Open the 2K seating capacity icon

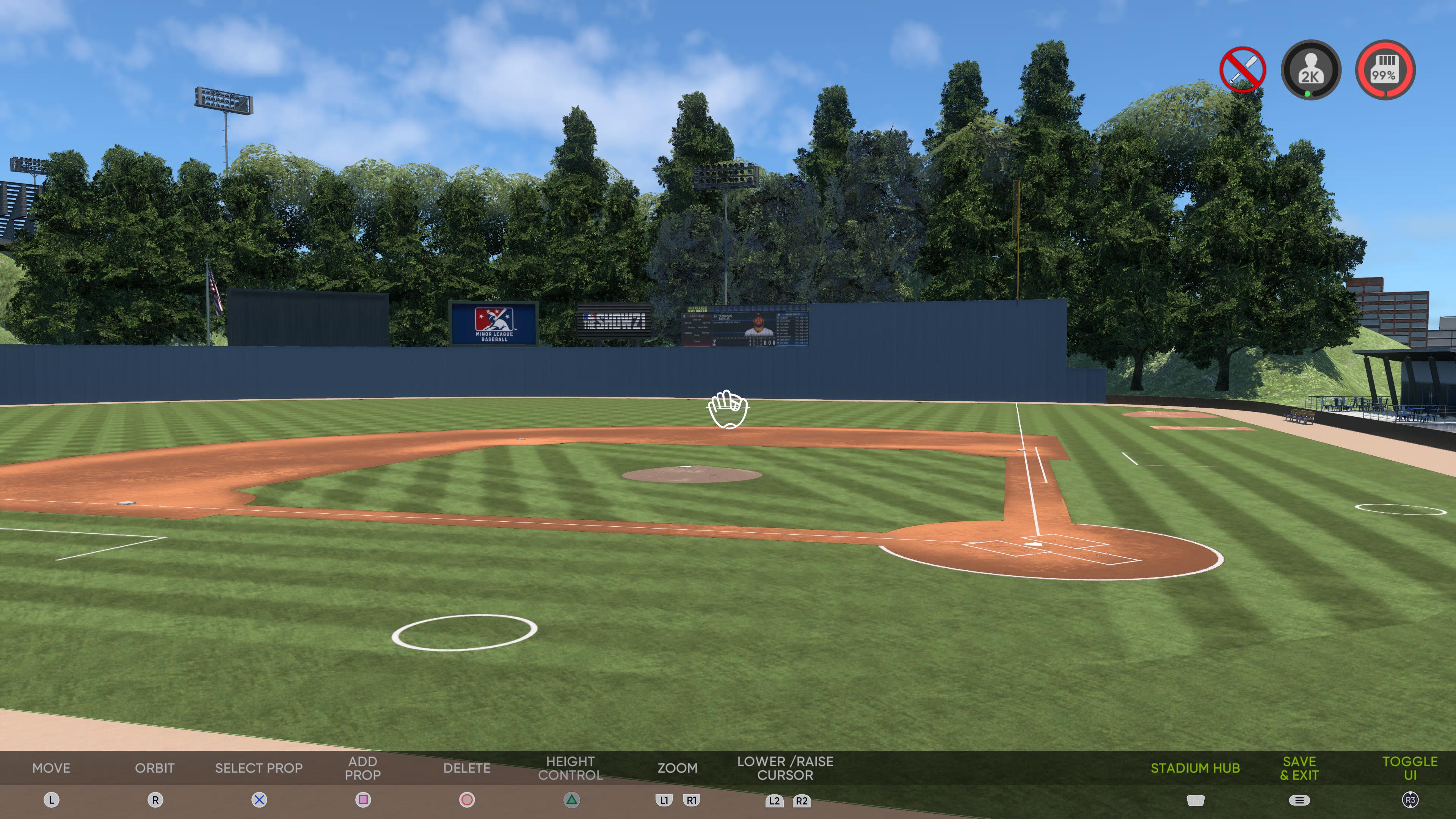click(1311, 69)
